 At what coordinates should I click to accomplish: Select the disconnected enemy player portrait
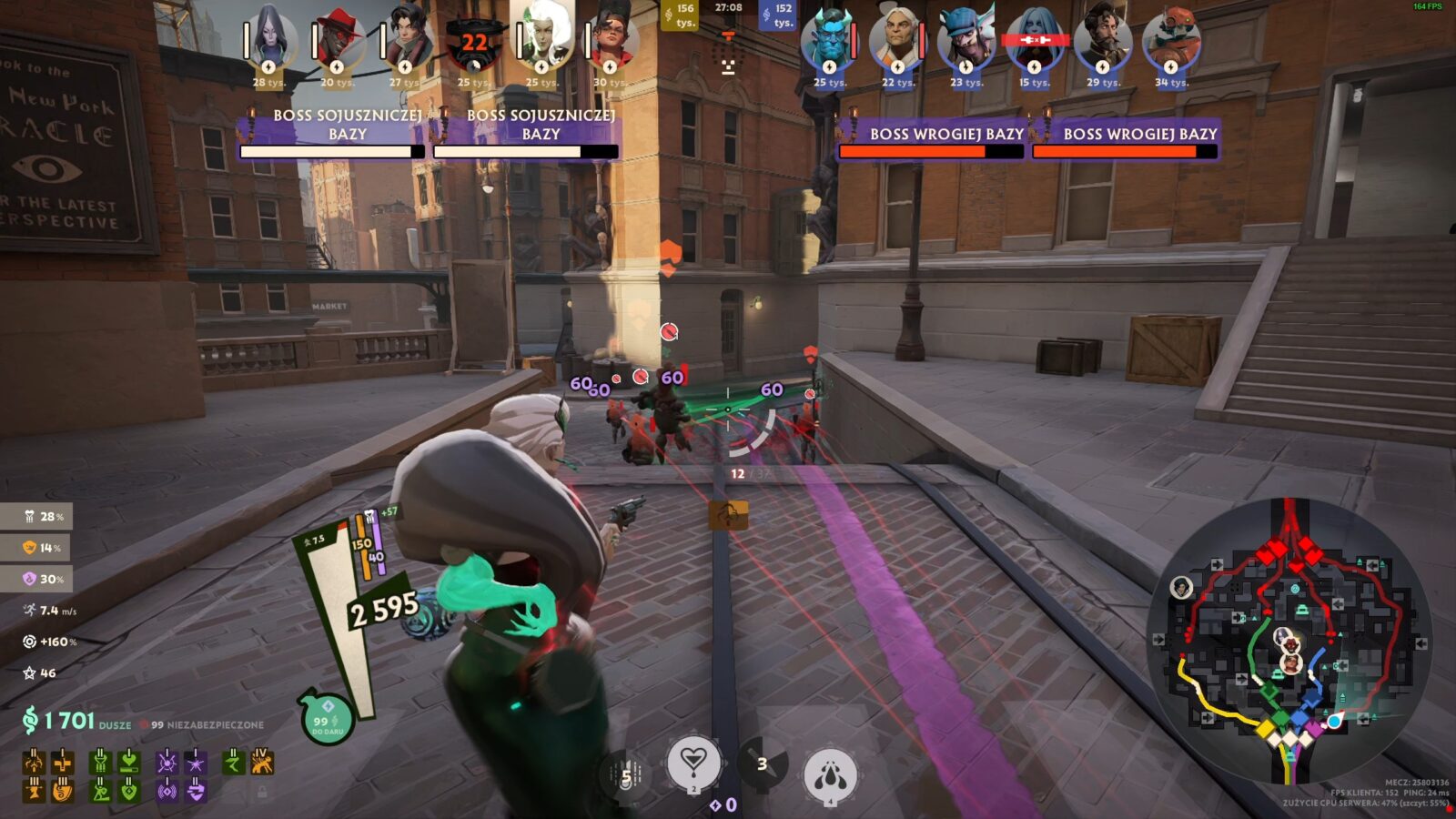[x=1034, y=41]
